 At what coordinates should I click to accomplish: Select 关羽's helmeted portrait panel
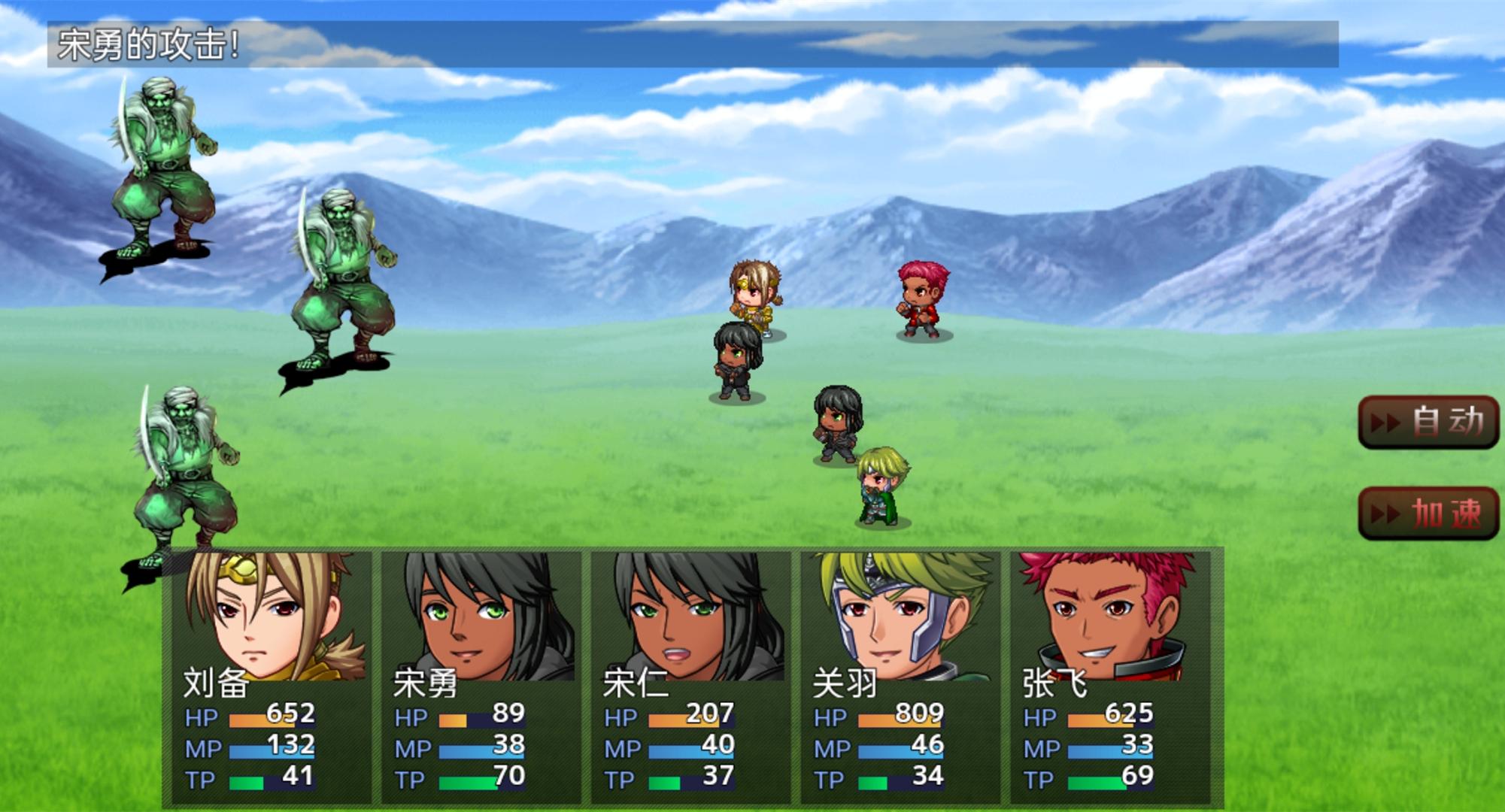900,677
